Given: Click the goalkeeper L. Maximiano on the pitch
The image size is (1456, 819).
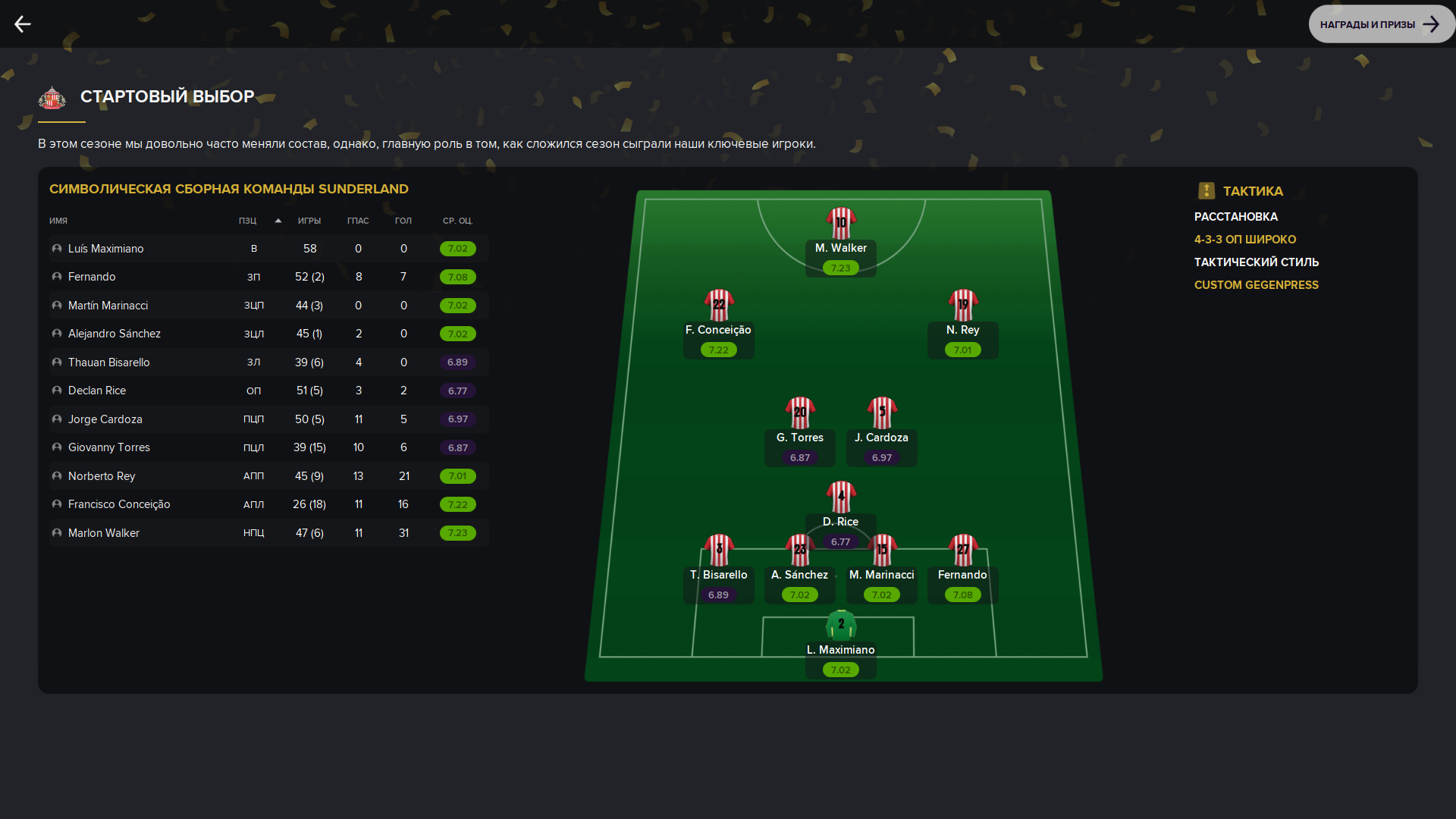Looking at the screenshot, I should 840,626.
